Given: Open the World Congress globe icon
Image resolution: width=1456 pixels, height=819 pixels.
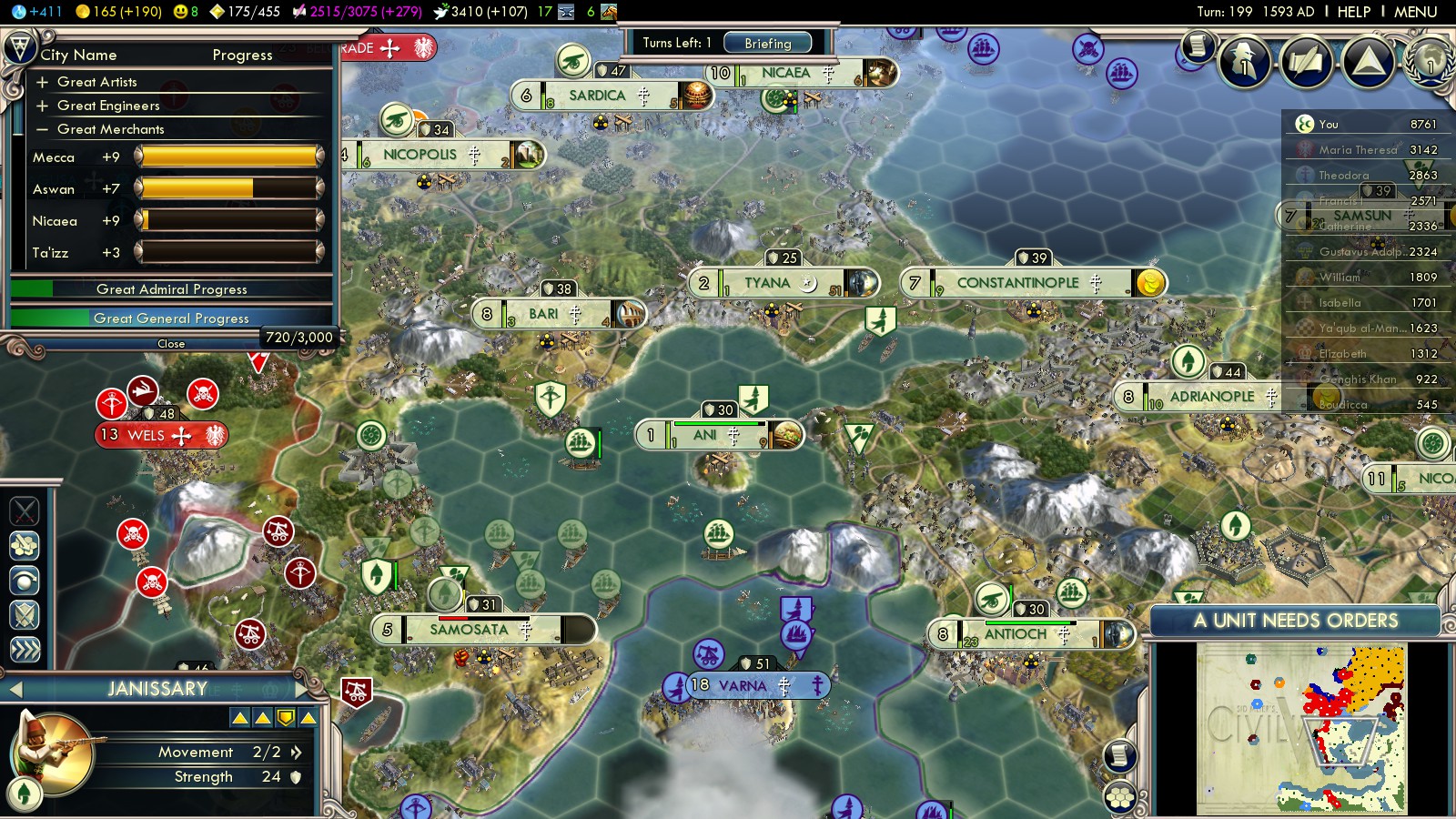Looking at the screenshot, I should [1431, 62].
